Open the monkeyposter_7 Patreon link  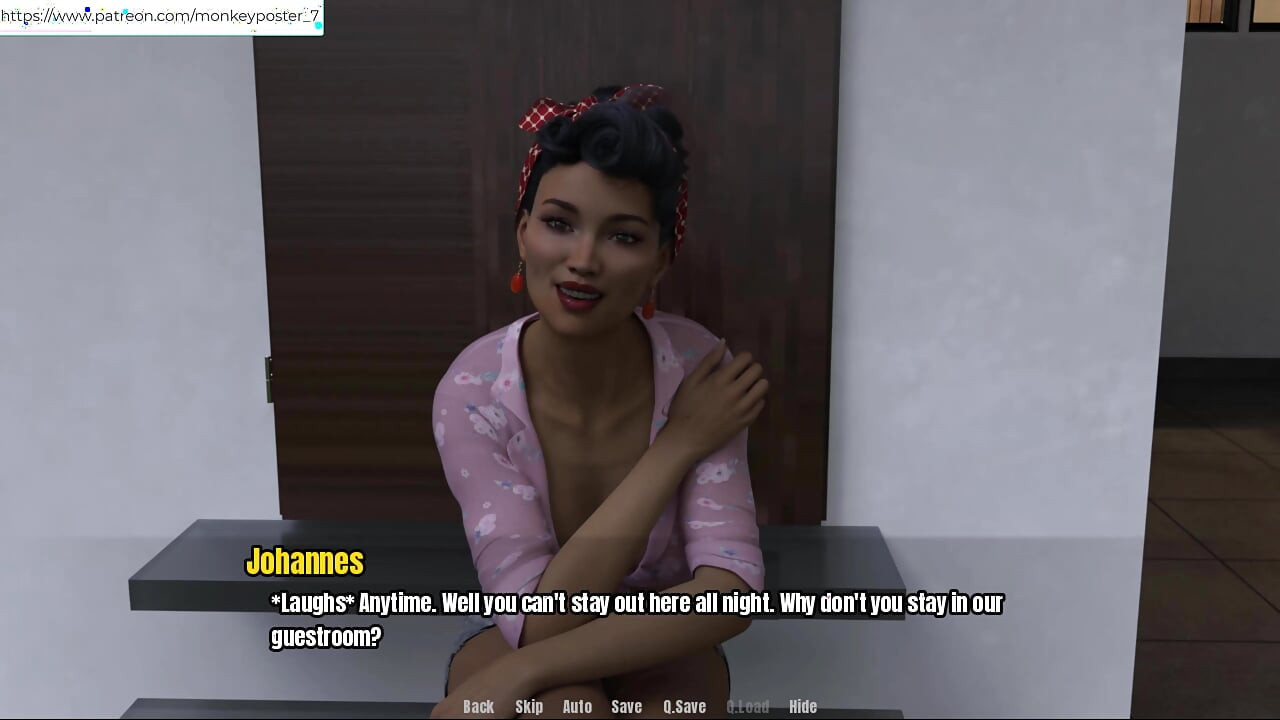click(x=160, y=16)
